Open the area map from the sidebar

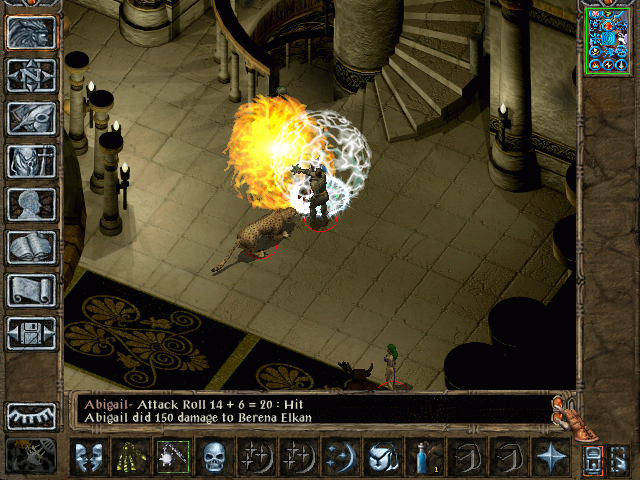pos(31,75)
